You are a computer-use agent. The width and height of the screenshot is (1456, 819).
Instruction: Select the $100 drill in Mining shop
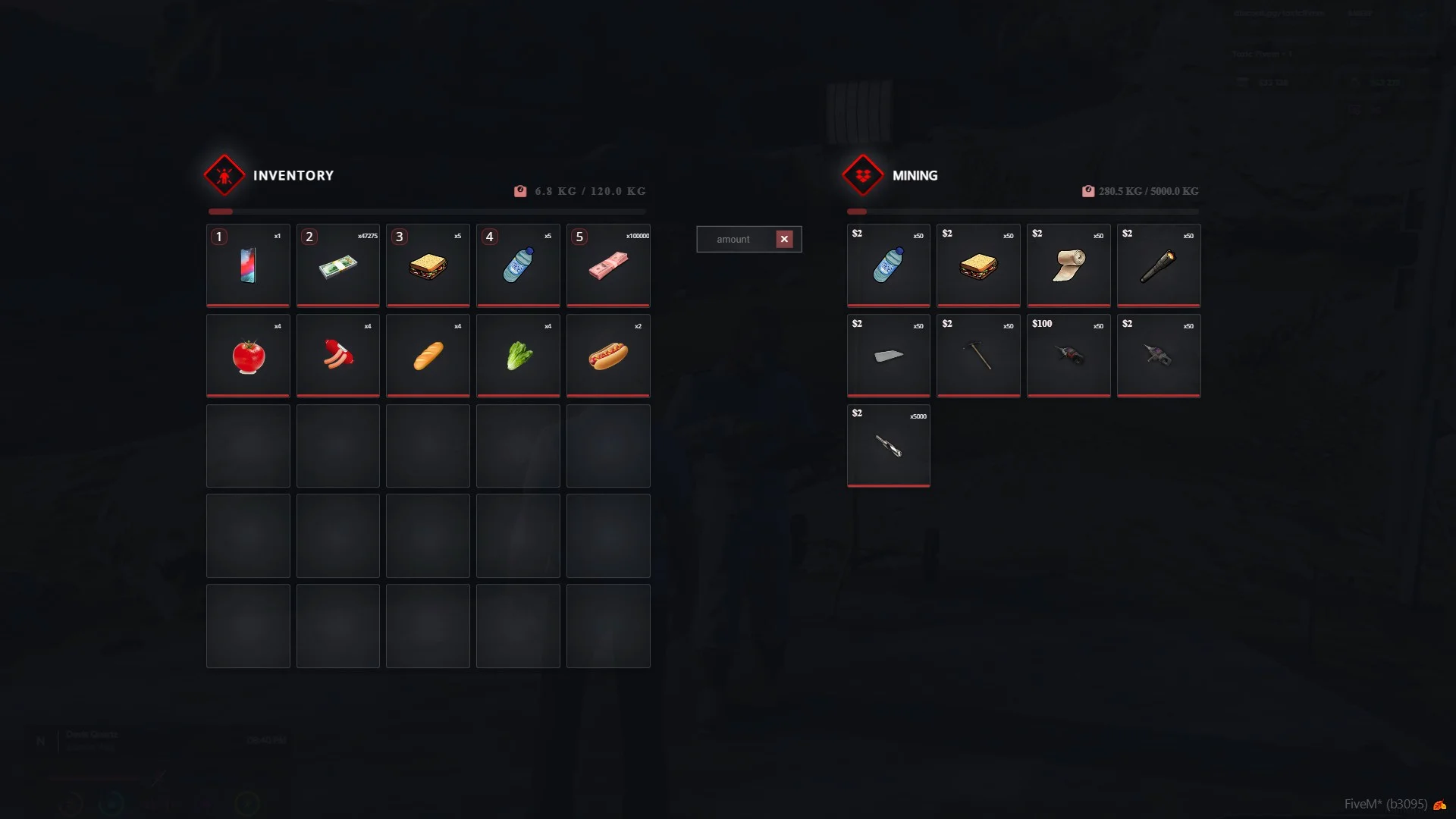tap(1068, 356)
